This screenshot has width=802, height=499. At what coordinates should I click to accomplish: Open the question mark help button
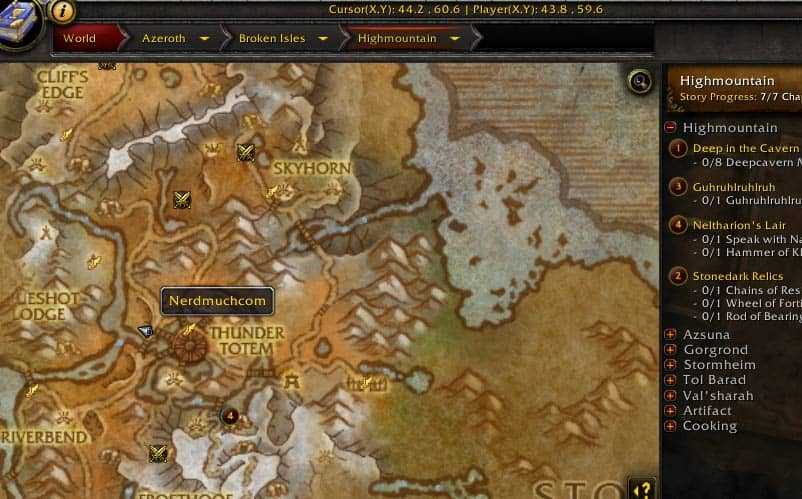tap(642, 489)
